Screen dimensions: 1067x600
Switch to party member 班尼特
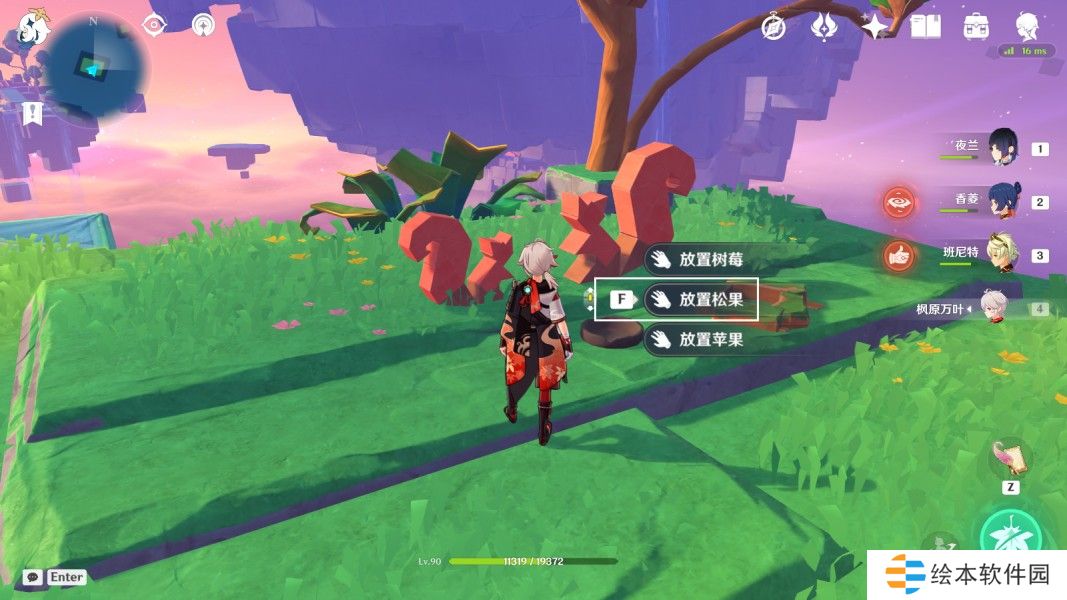point(1001,253)
